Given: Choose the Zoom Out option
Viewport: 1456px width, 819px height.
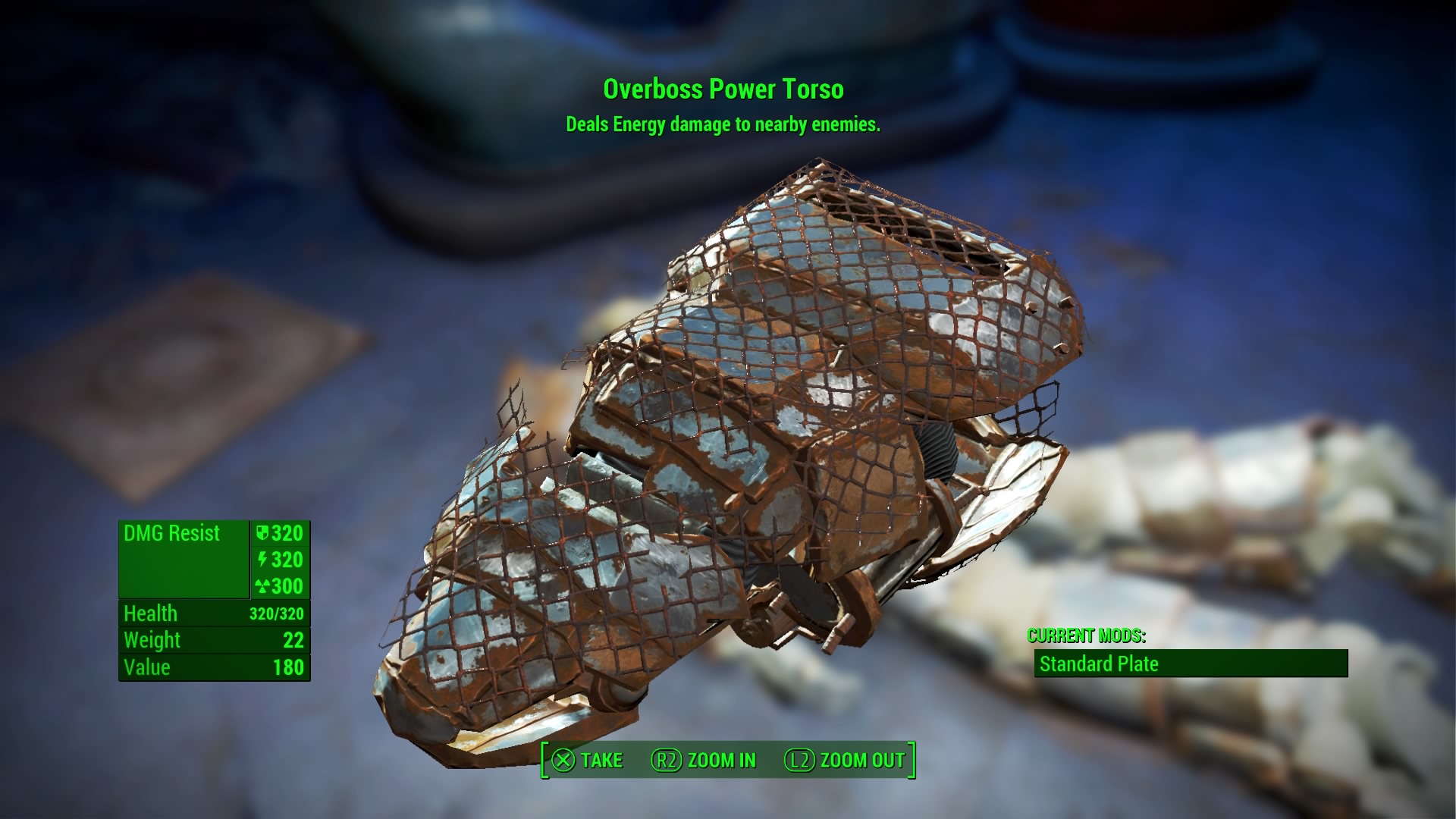Looking at the screenshot, I should click(845, 760).
